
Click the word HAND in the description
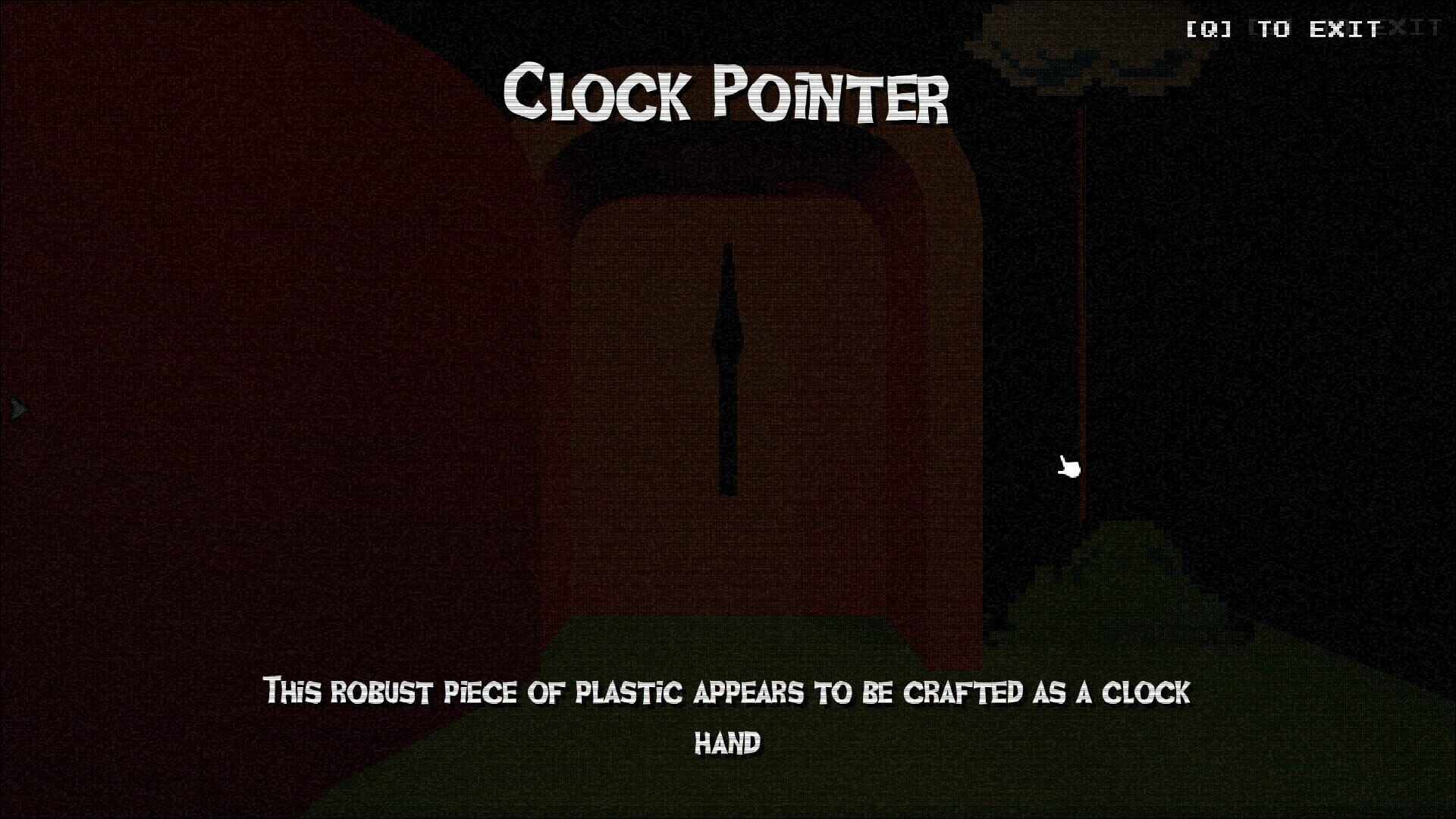click(727, 743)
